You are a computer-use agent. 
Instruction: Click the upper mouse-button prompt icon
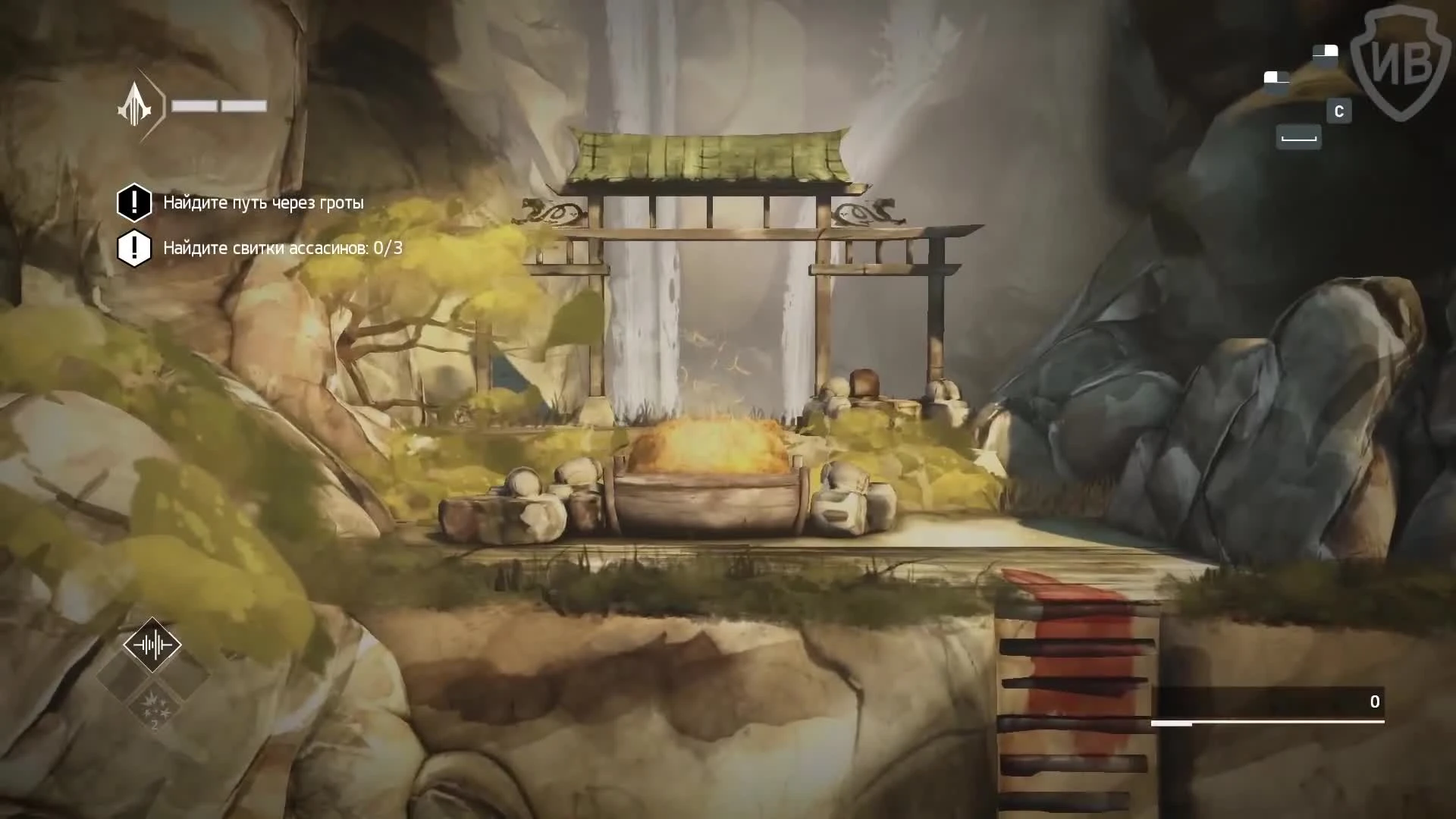(1326, 52)
